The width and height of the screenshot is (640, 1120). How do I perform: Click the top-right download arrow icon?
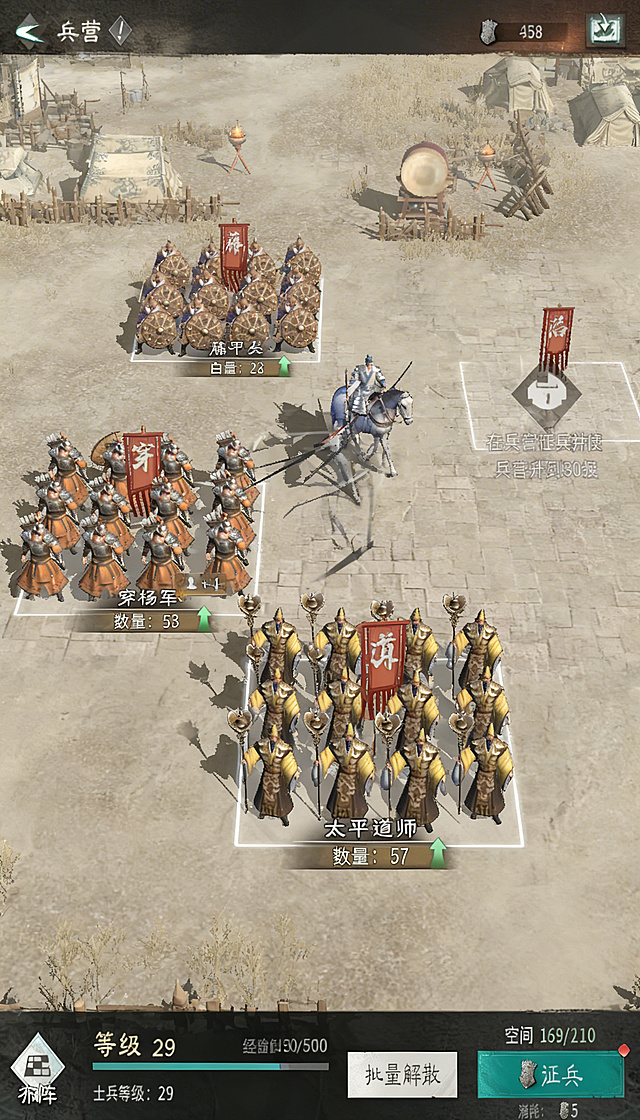tap(603, 30)
